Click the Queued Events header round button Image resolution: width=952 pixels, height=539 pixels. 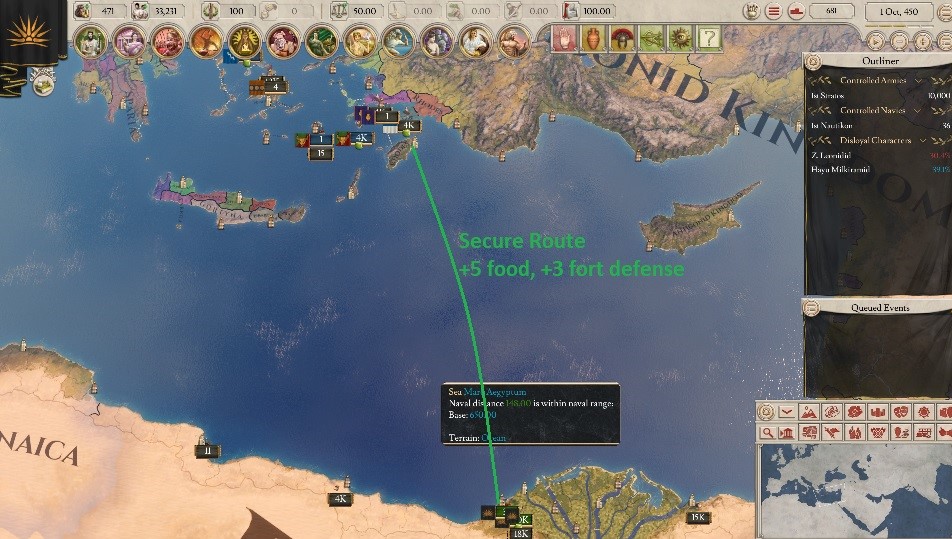click(x=811, y=307)
